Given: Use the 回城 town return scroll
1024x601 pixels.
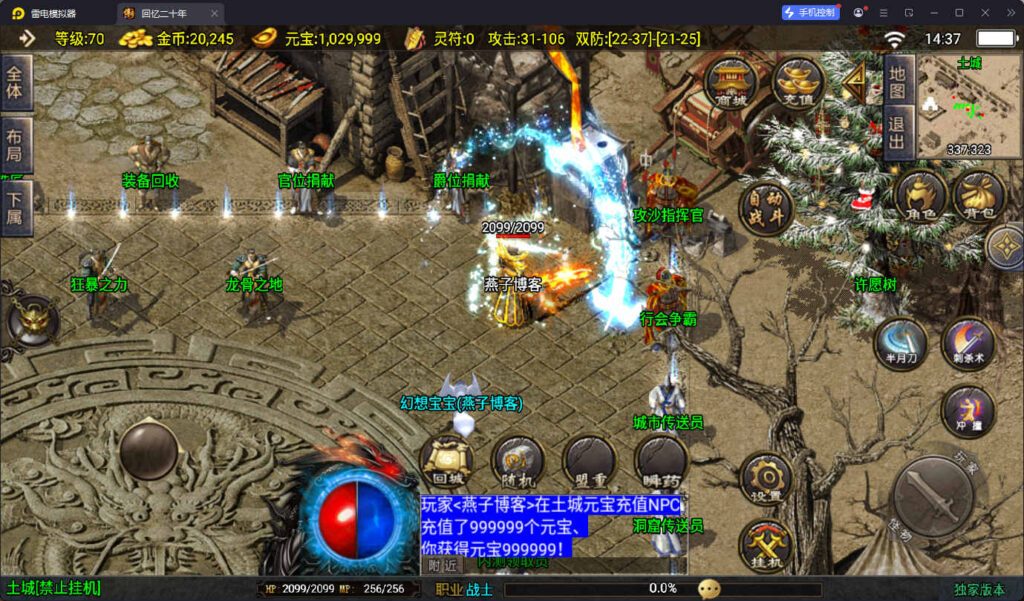Looking at the screenshot, I should (x=446, y=462).
